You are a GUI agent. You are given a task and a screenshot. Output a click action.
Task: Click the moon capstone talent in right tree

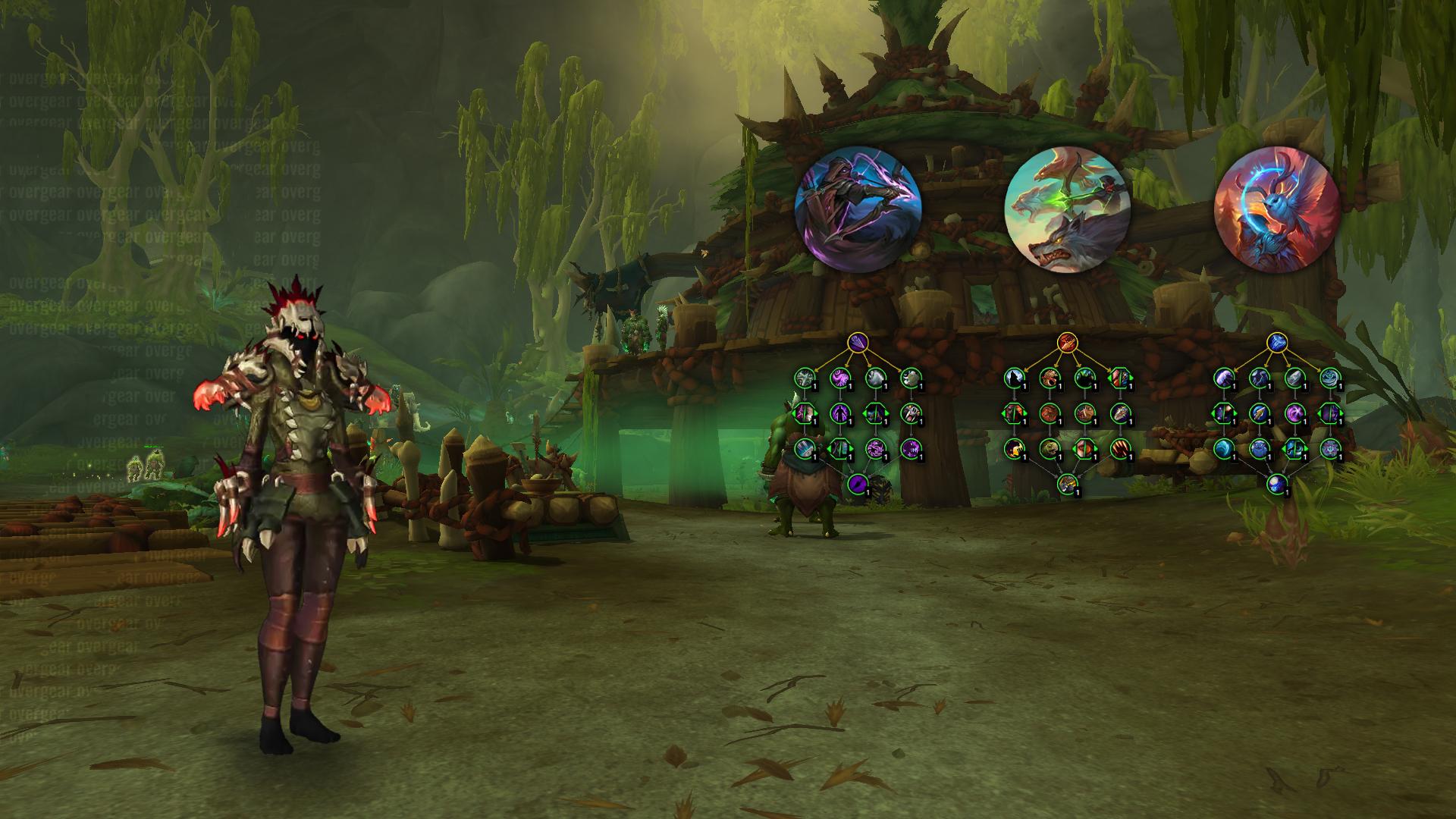pos(1276,483)
